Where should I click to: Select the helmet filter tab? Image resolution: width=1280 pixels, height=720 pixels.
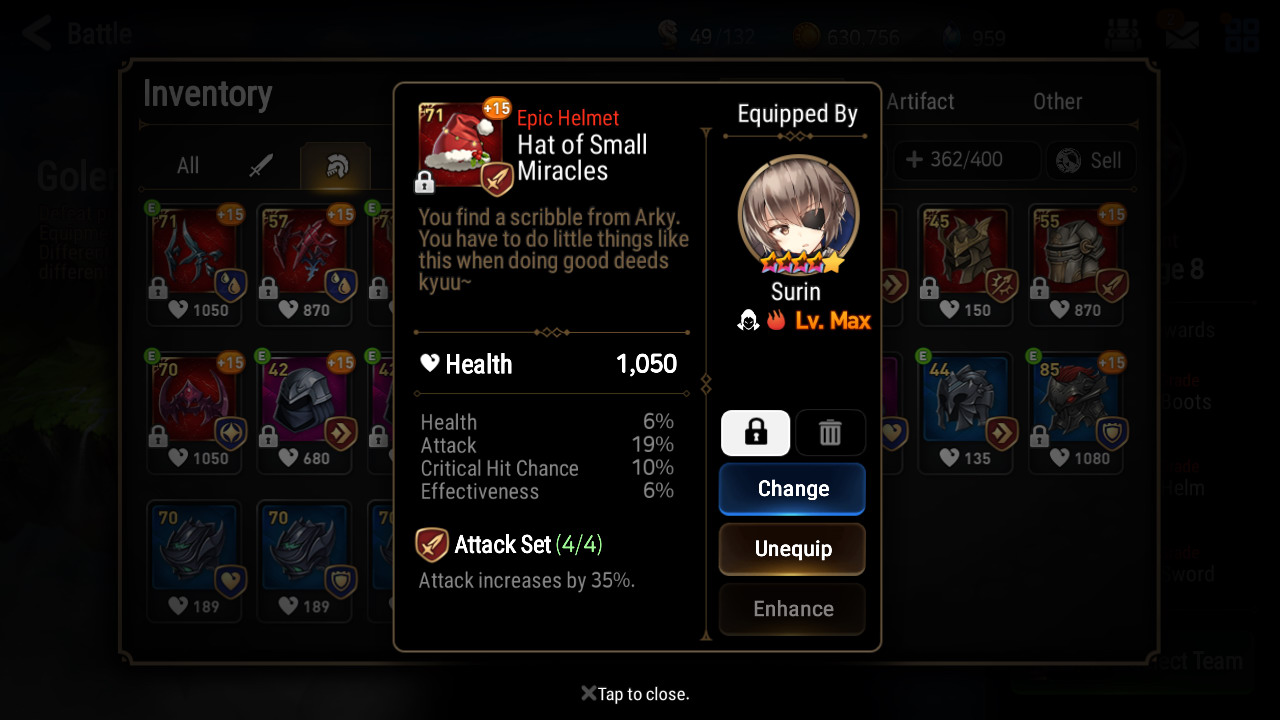coord(336,166)
